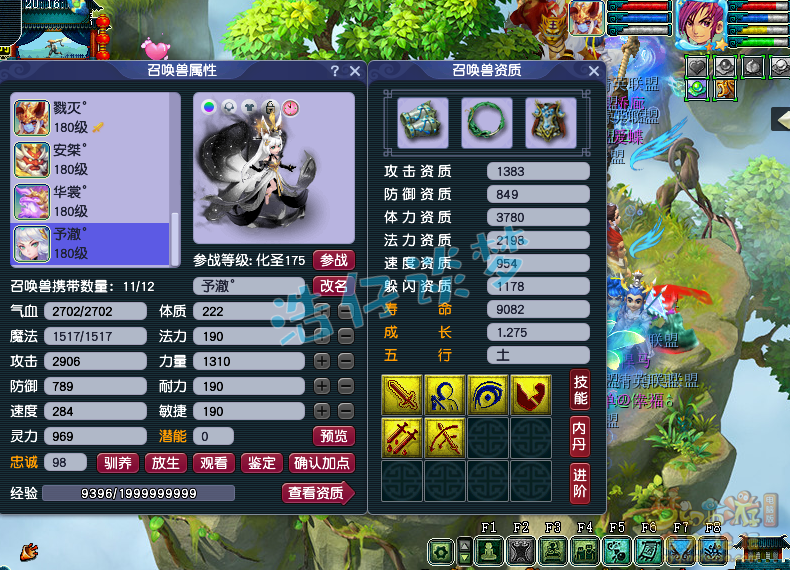790x570 pixels.
Task: Click the 驯养 button
Action: point(116,463)
